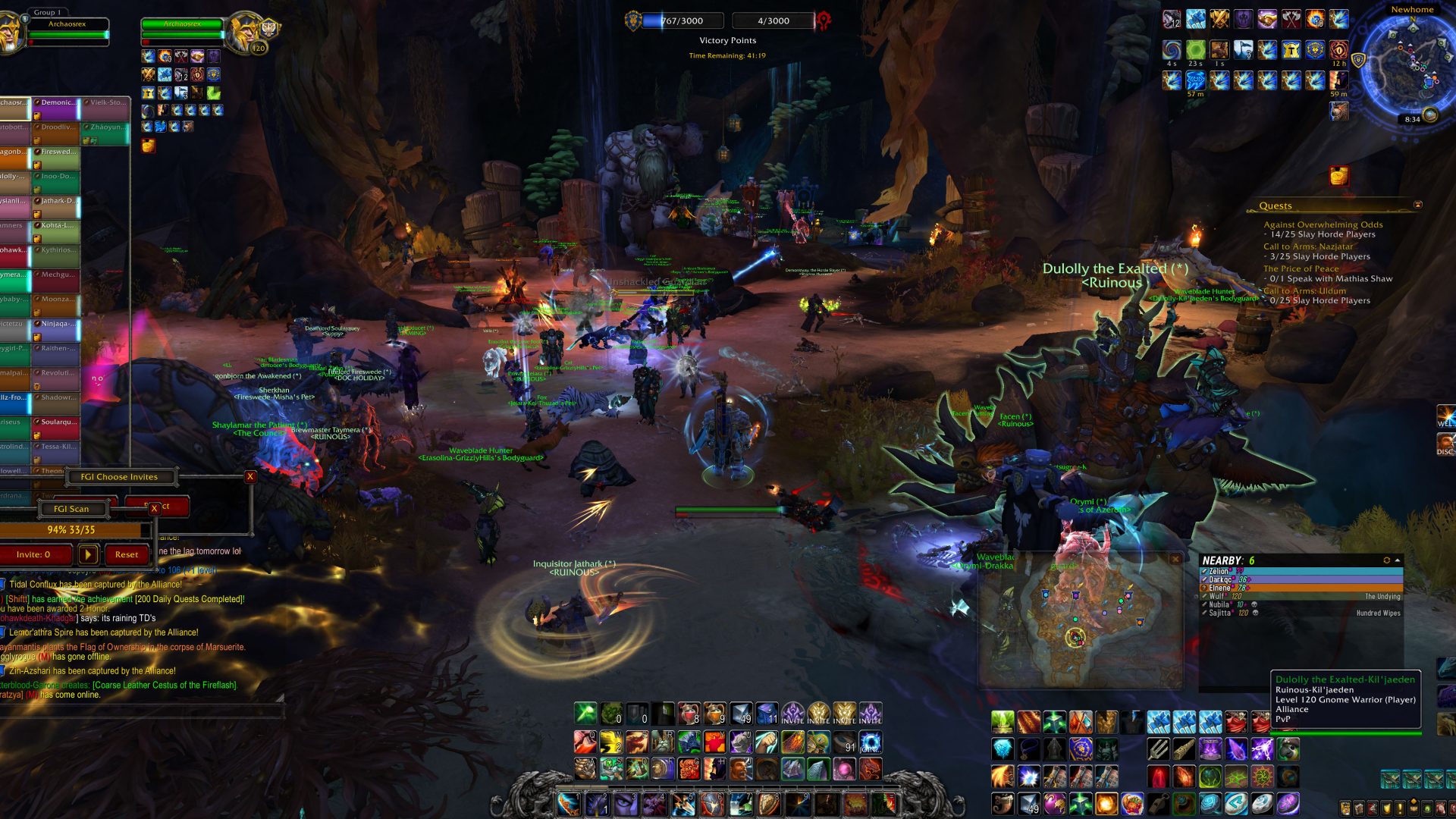Image resolution: width=1456 pixels, height=819 pixels.
Task: Close the FGI Choose Invites window
Action: 250,477
